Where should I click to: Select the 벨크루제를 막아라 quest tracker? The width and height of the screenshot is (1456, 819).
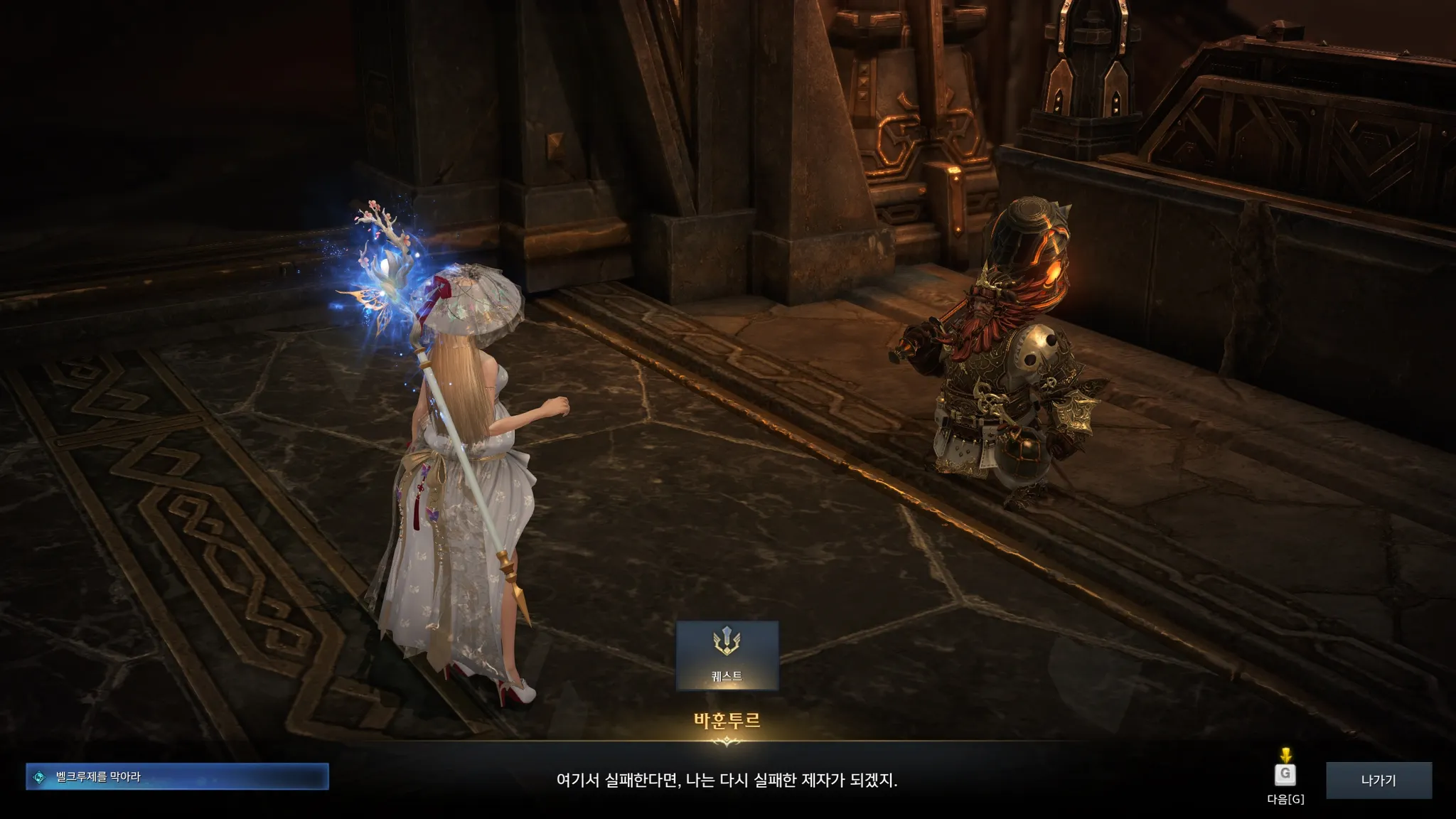177,777
